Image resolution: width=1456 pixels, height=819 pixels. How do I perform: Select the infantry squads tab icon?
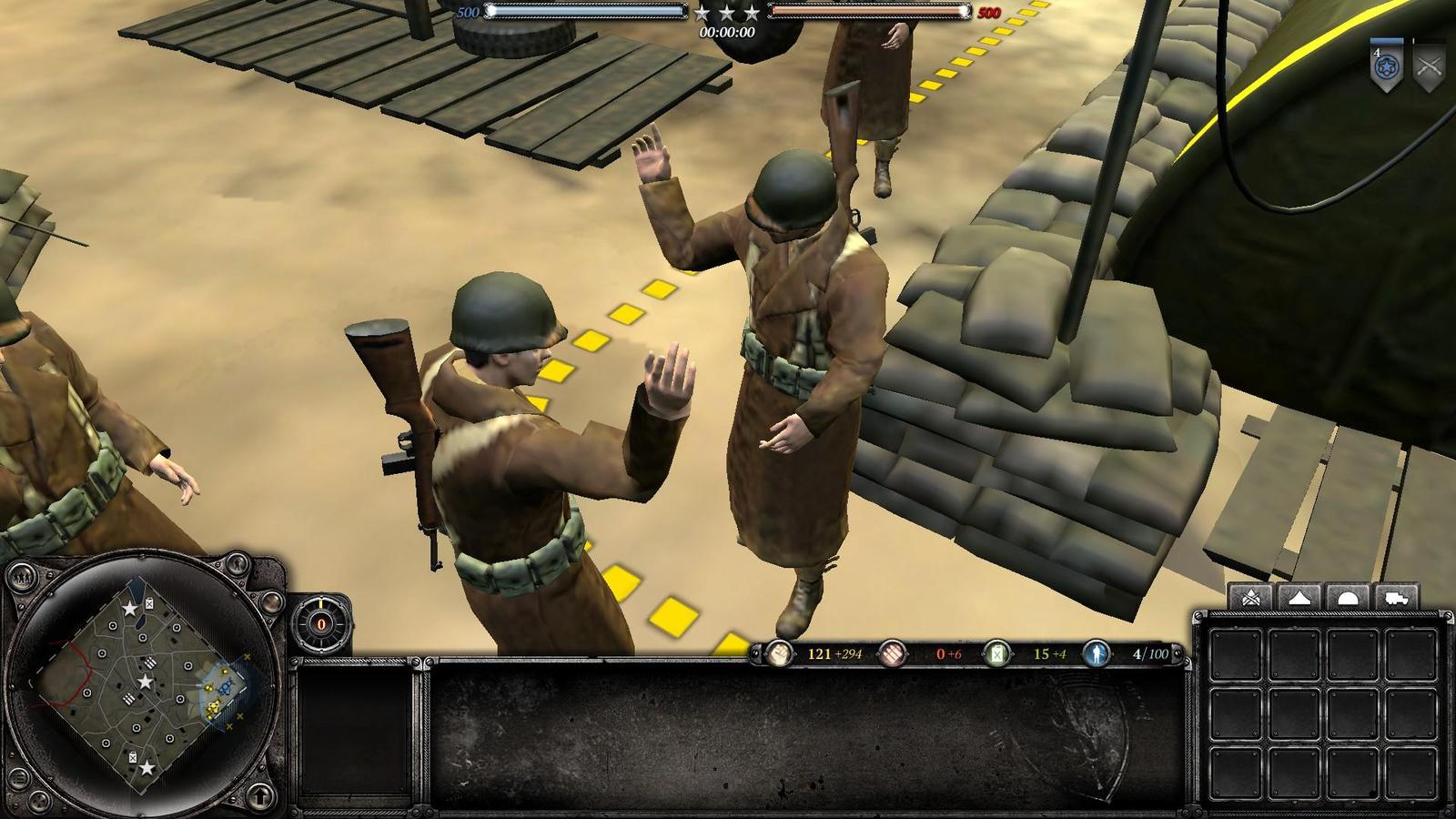pos(1250,595)
